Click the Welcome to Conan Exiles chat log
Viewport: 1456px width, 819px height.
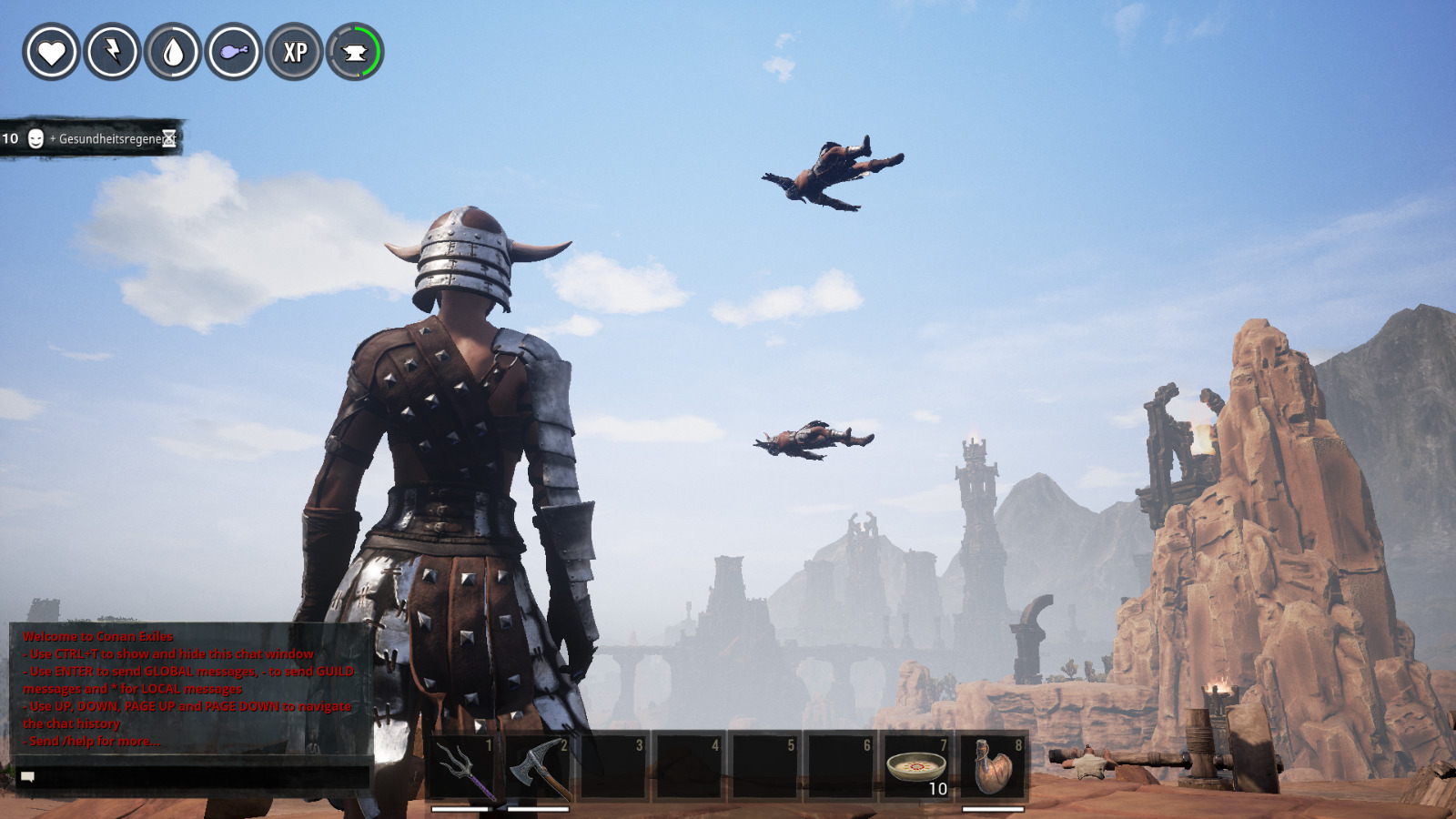189,688
